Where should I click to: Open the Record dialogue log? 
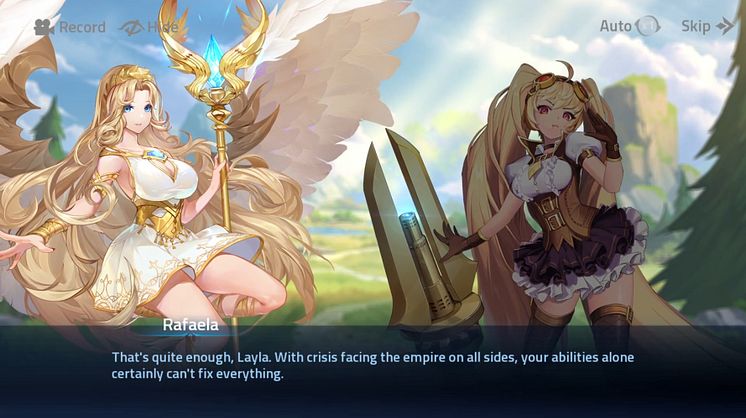69,27
